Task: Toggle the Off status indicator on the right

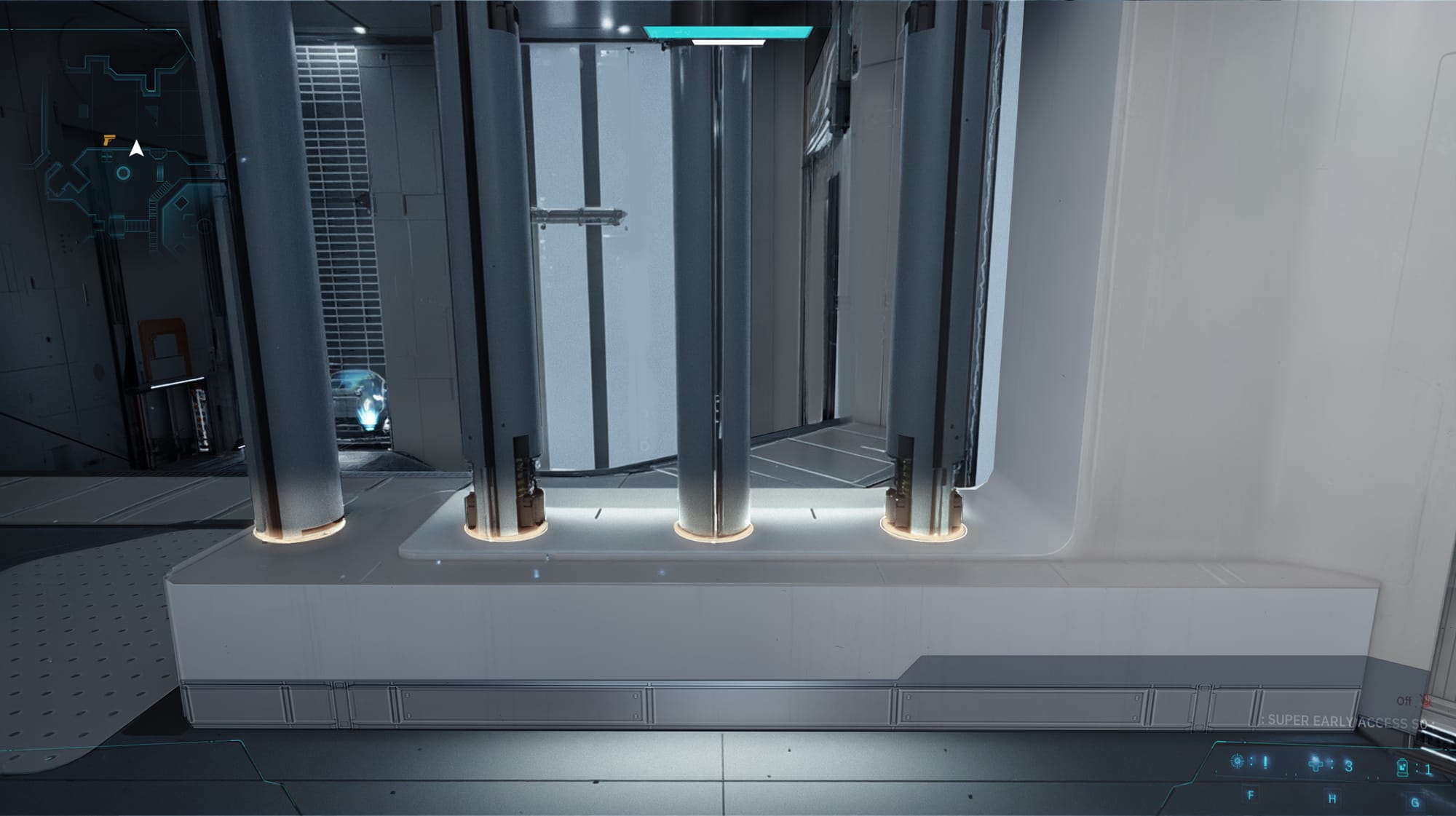Action: tap(1405, 701)
